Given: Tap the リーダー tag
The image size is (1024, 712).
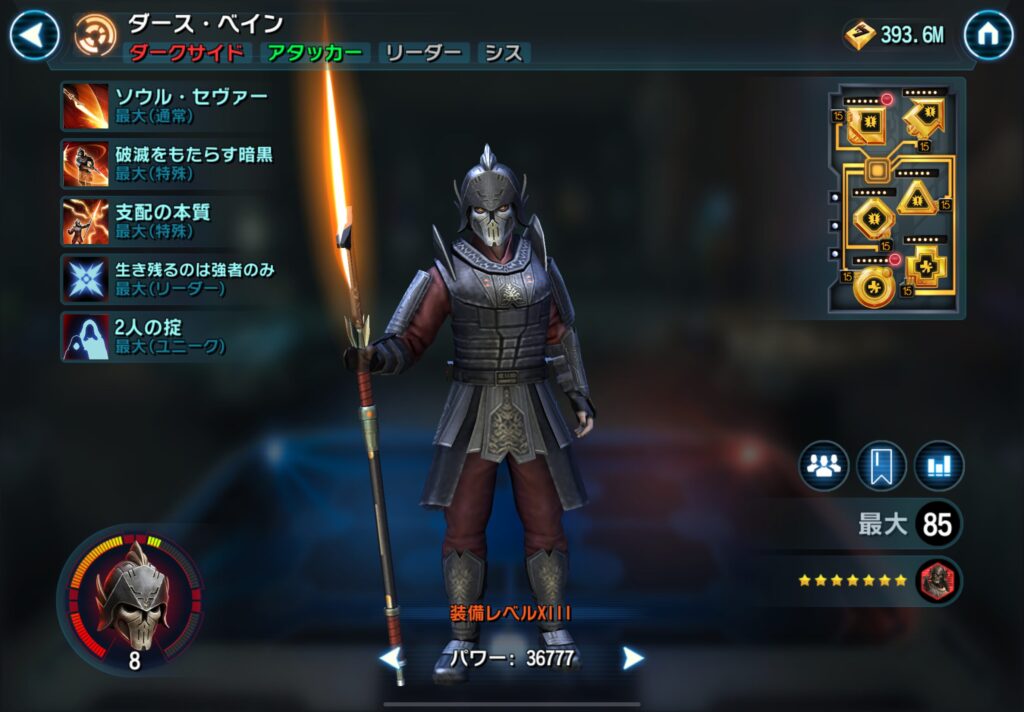Looking at the screenshot, I should click(x=424, y=53).
